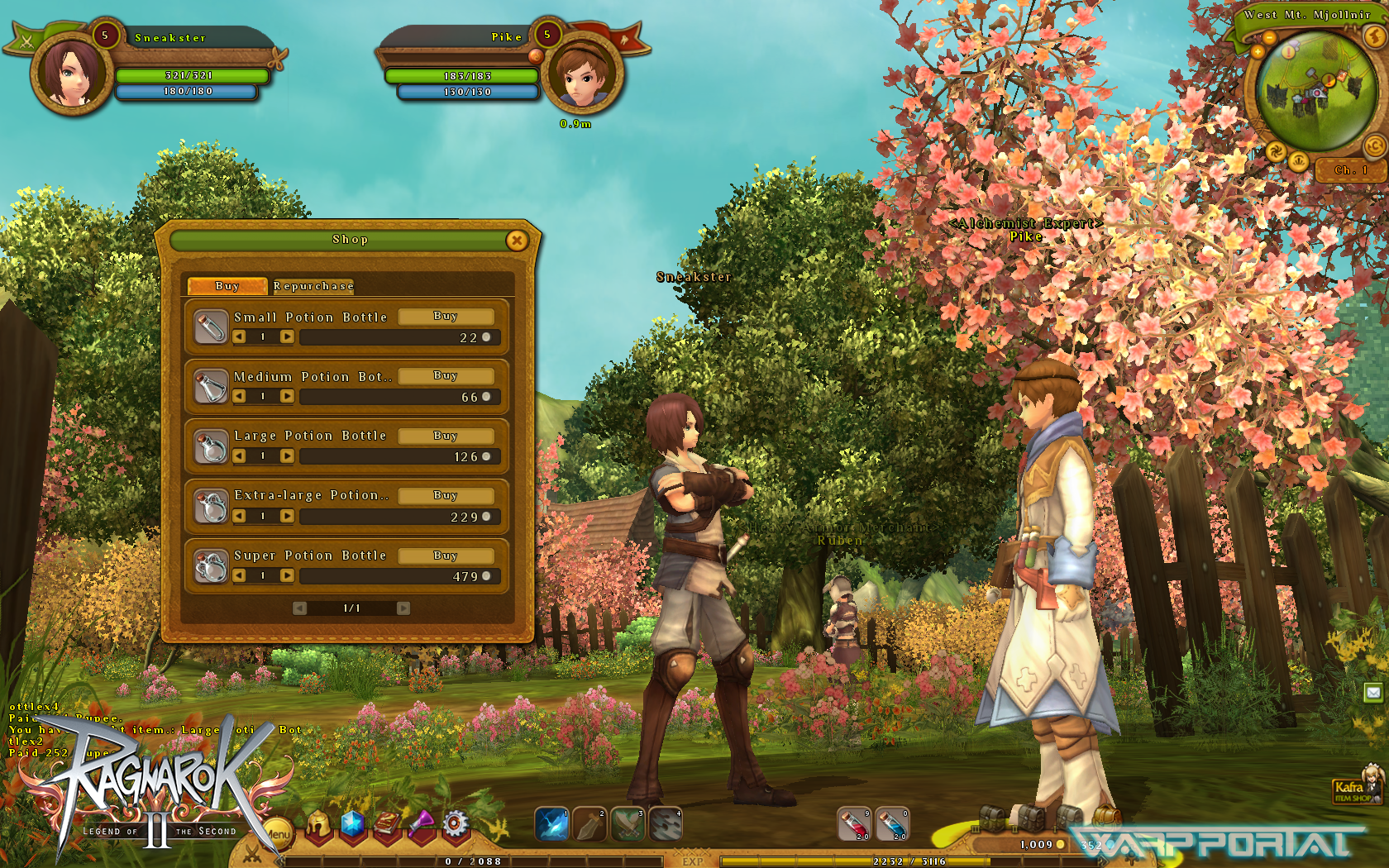
Task: Open the gear settings icon
Action: [x=456, y=823]
